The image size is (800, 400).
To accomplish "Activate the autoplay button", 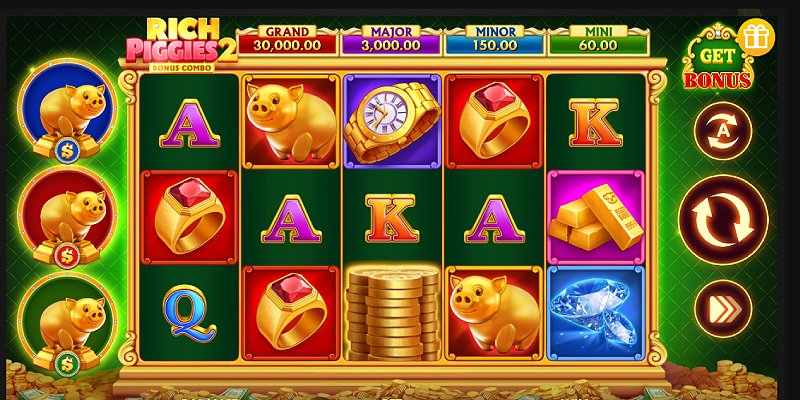I will coord(723,131).
